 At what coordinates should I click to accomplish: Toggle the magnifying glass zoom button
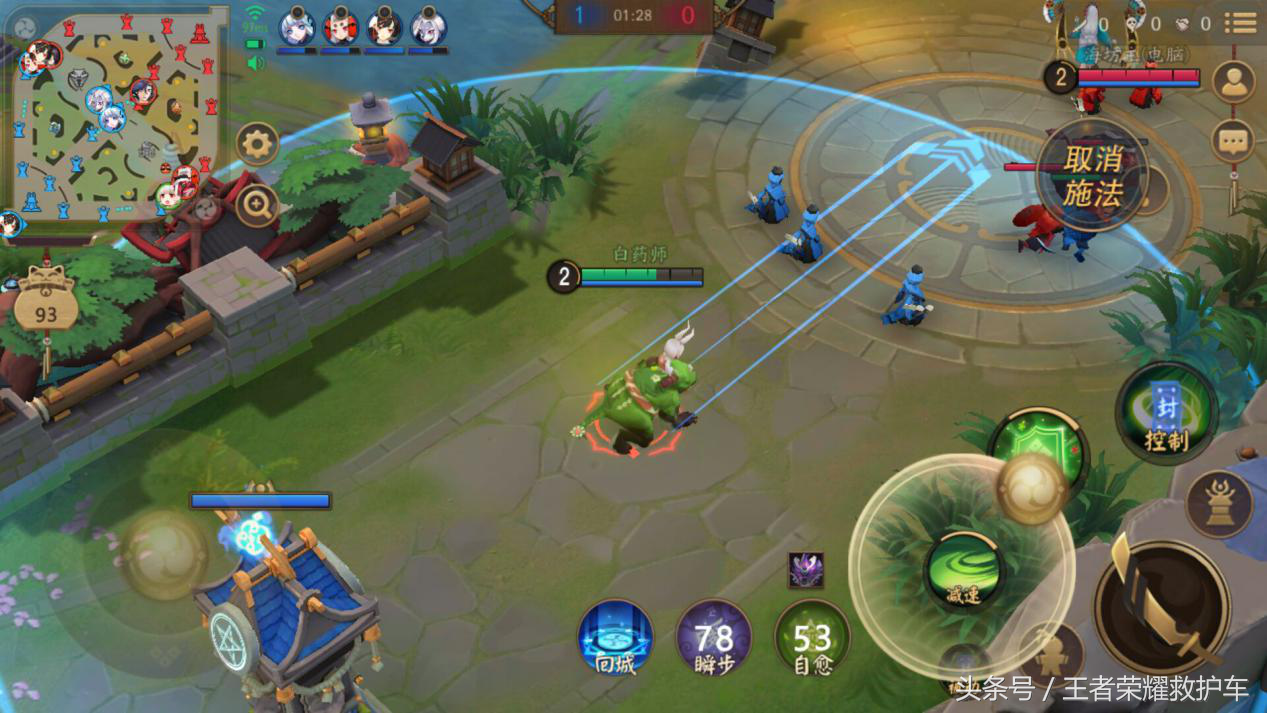(x=257, y=207)
